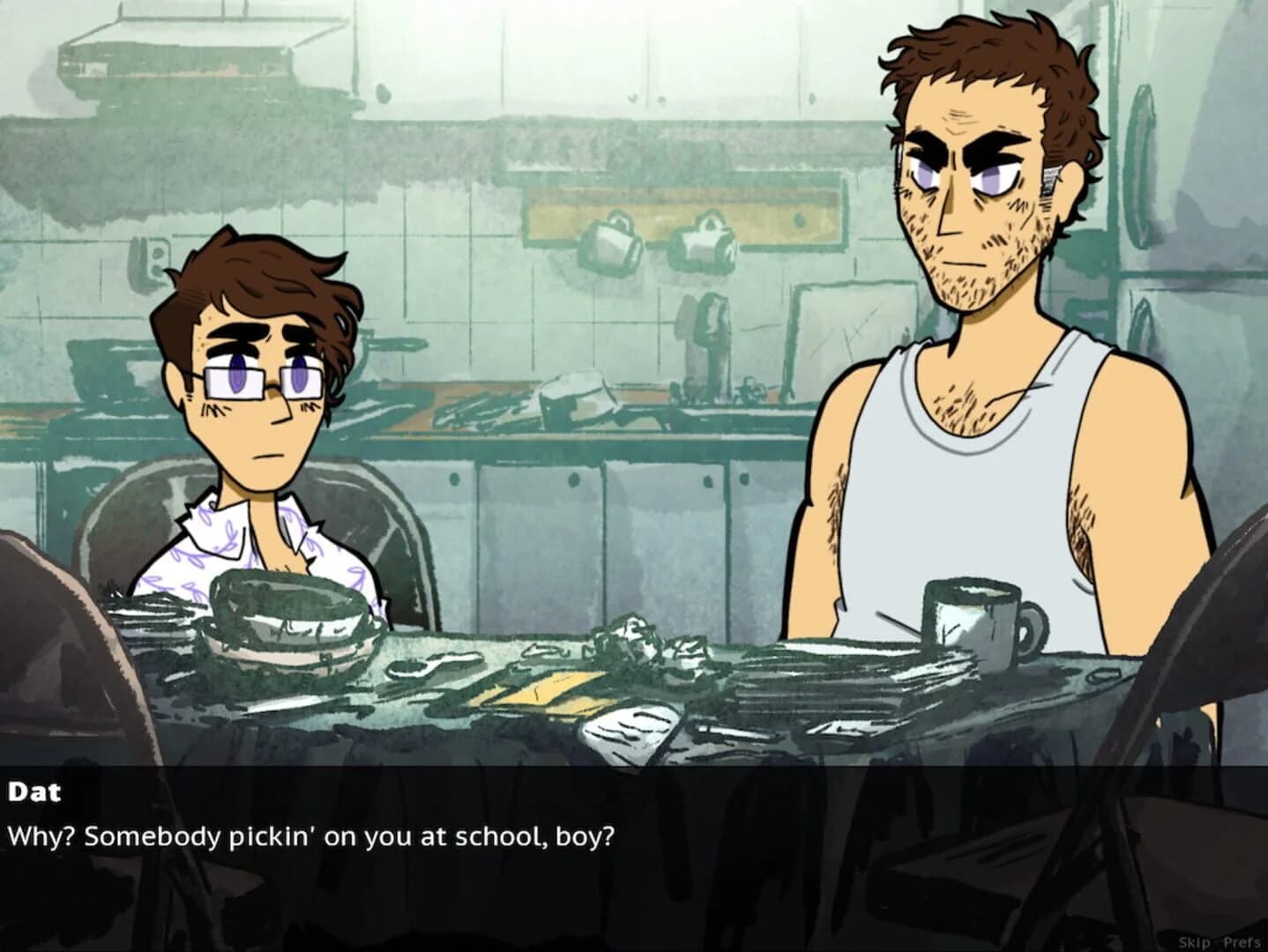The width and height of the screenshot is (1268, 952).
Task: Click the dialogue line about school
Action: tap(310, 835)
